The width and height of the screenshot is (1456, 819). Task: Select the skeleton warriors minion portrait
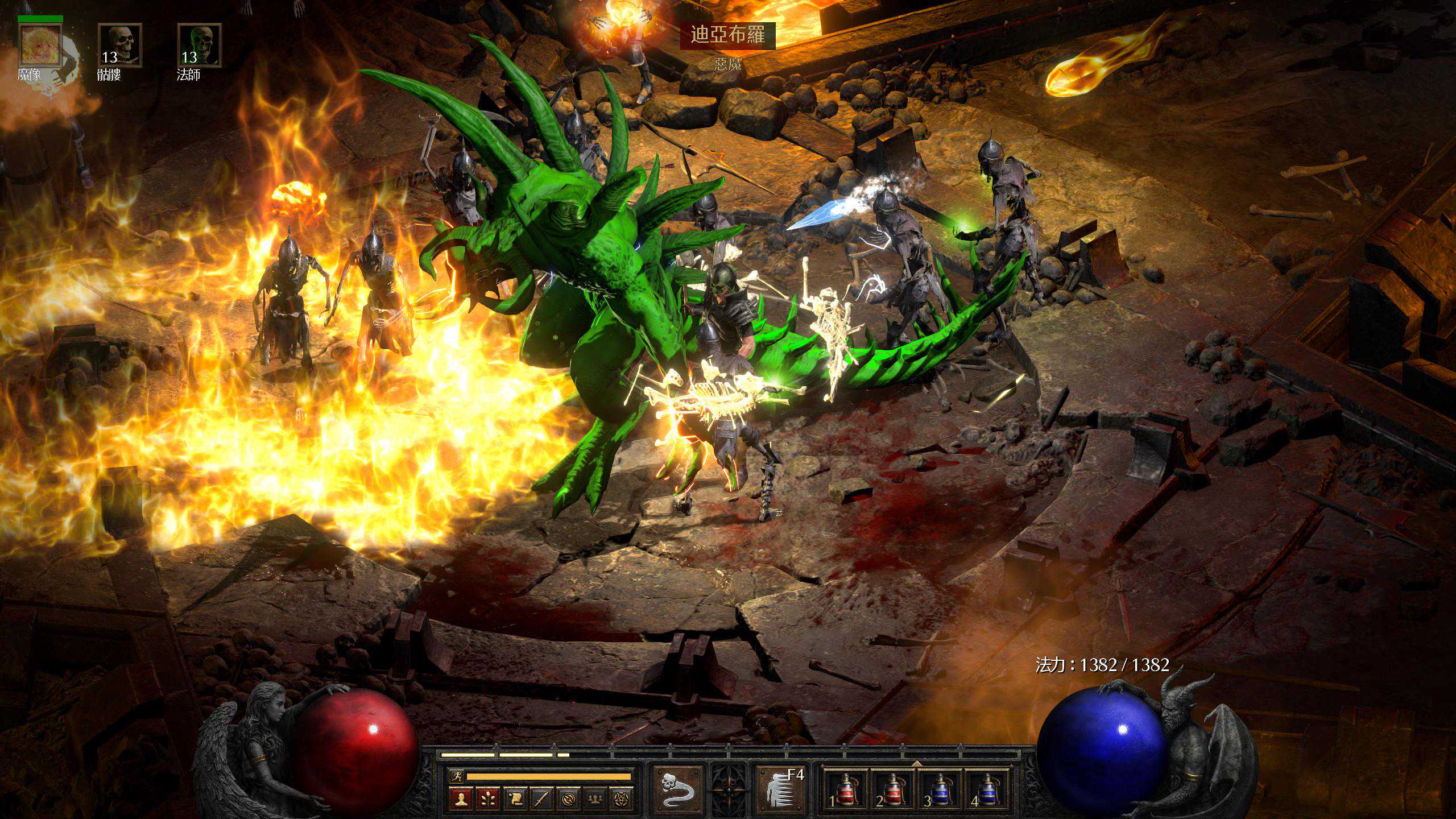pyautogui.click(x=119, y=45)
